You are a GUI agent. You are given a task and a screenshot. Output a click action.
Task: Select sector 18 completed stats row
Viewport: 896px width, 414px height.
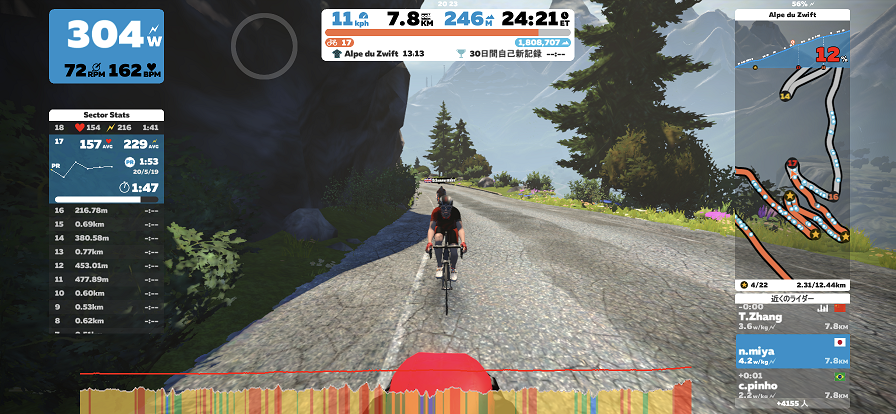(x=105, y=128)
